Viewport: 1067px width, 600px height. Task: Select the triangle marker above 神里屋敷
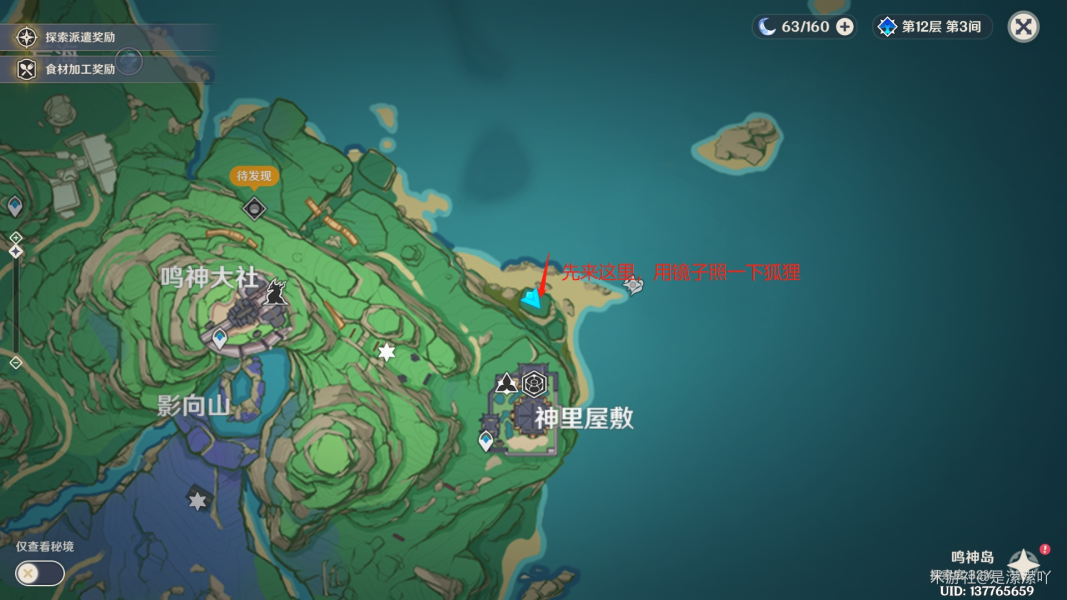pyautogui.click(x=507, y=383)
